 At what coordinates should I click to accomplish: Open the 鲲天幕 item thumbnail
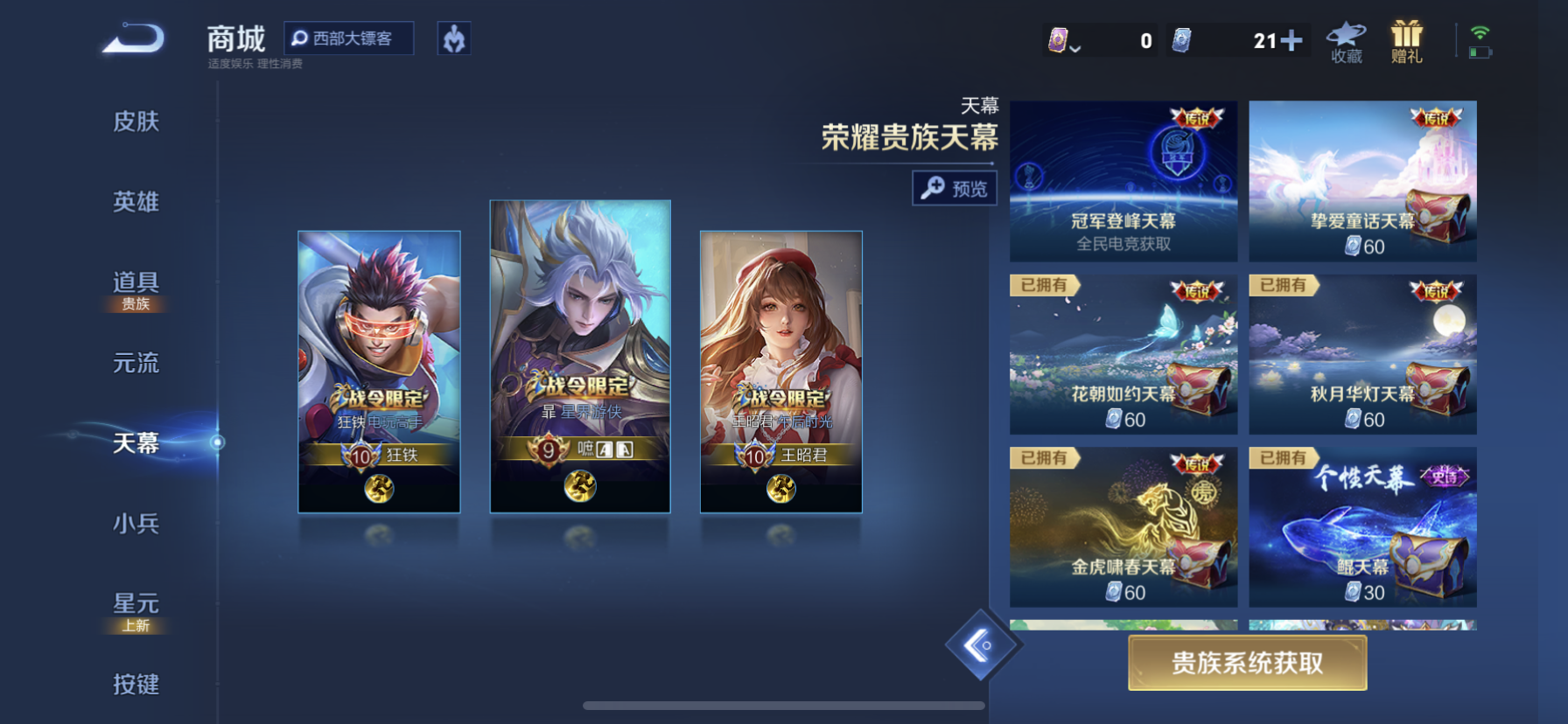pyautogui.click(x=1361, y=528)
